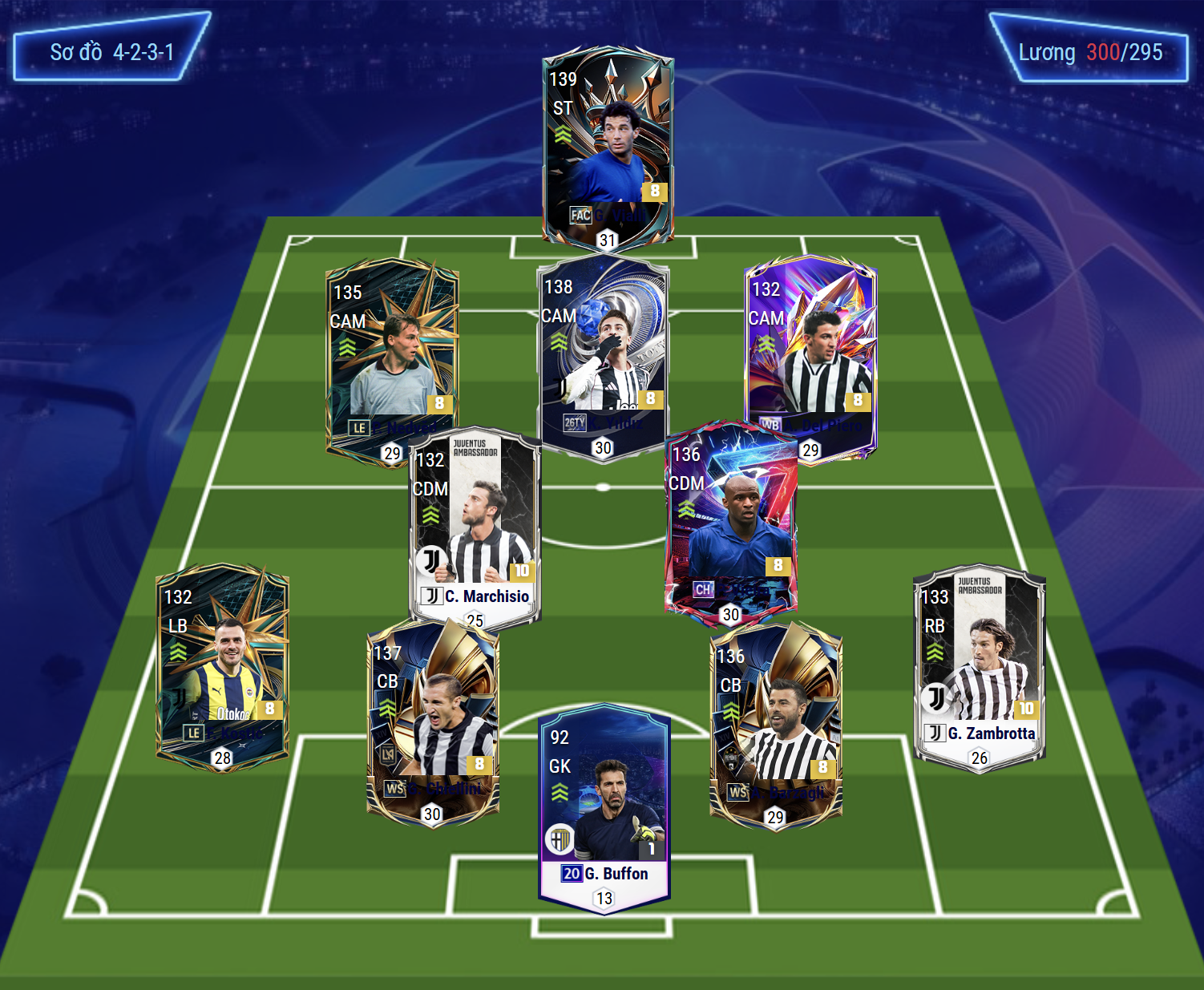The height and width of the screenshot is (990, 1204).
Task: Select C. Marchisio's CDM card
Action: point(475,525)
